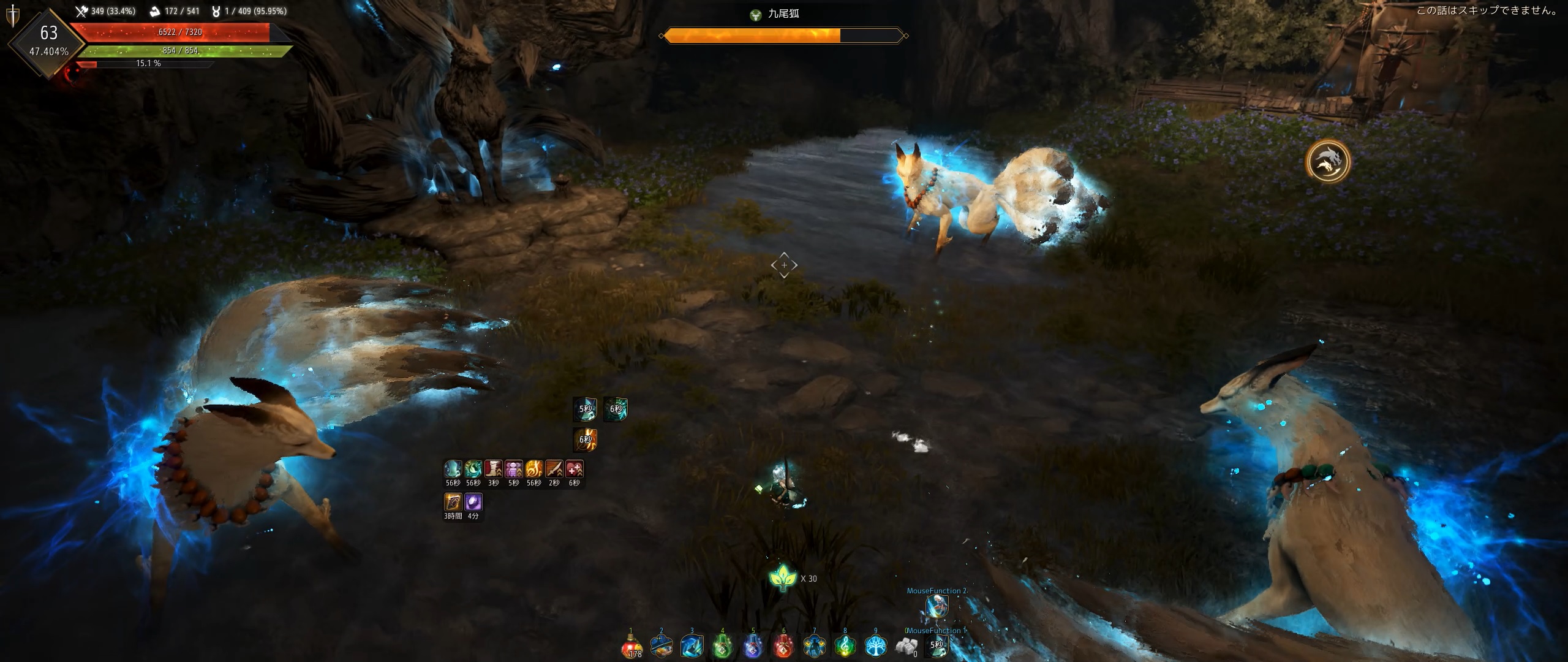Click the sword and shield emblem
The height and width of the screenshot is (662, 1568).
tap(12, 17)
